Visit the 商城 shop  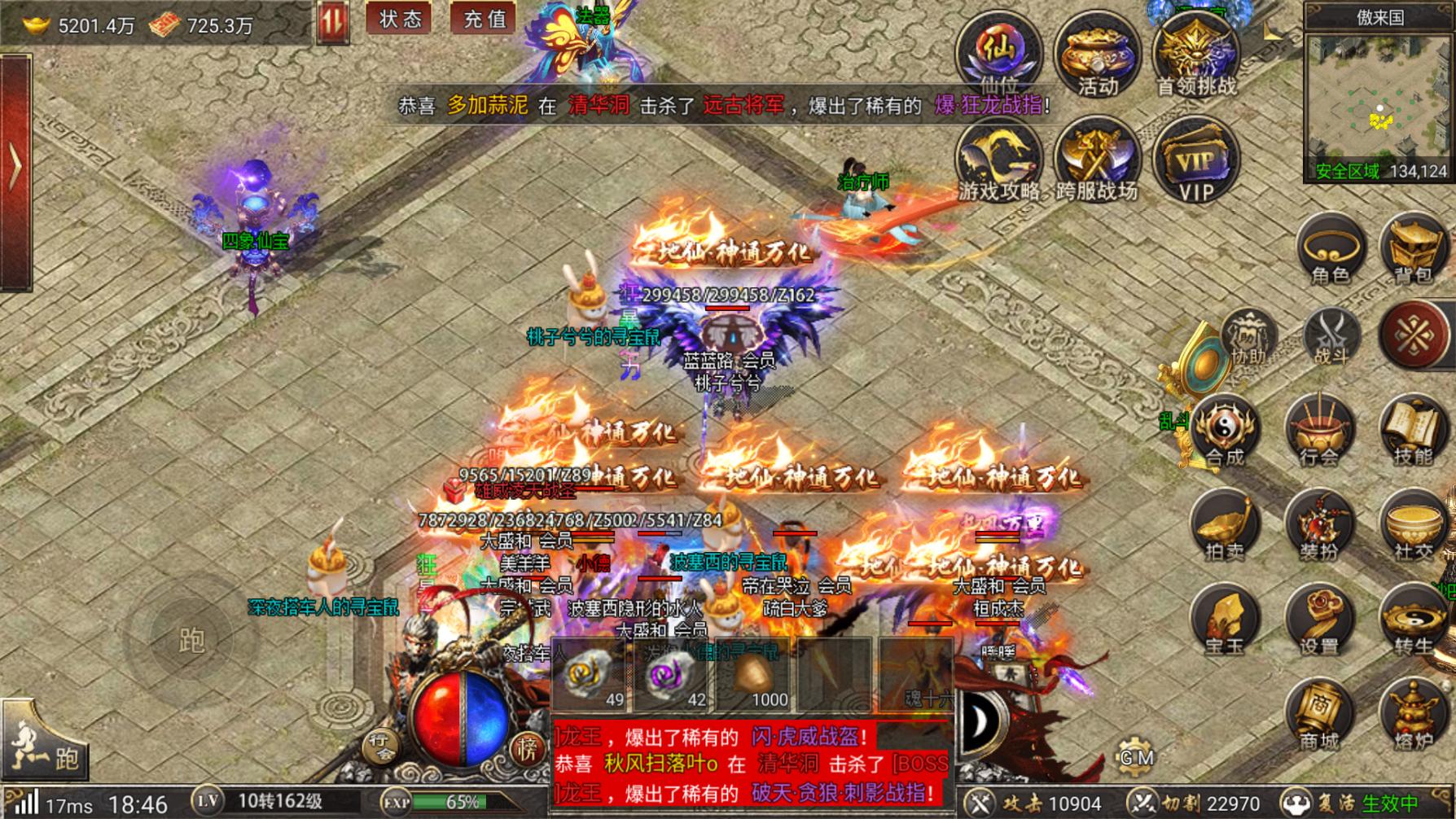(1319, 716)
